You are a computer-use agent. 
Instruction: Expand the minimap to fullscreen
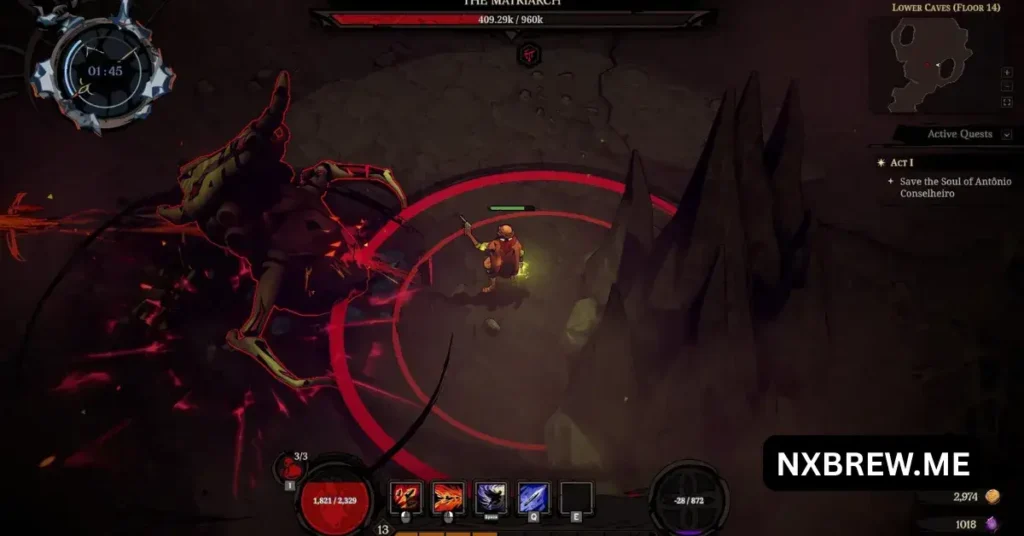point(1006,102)
